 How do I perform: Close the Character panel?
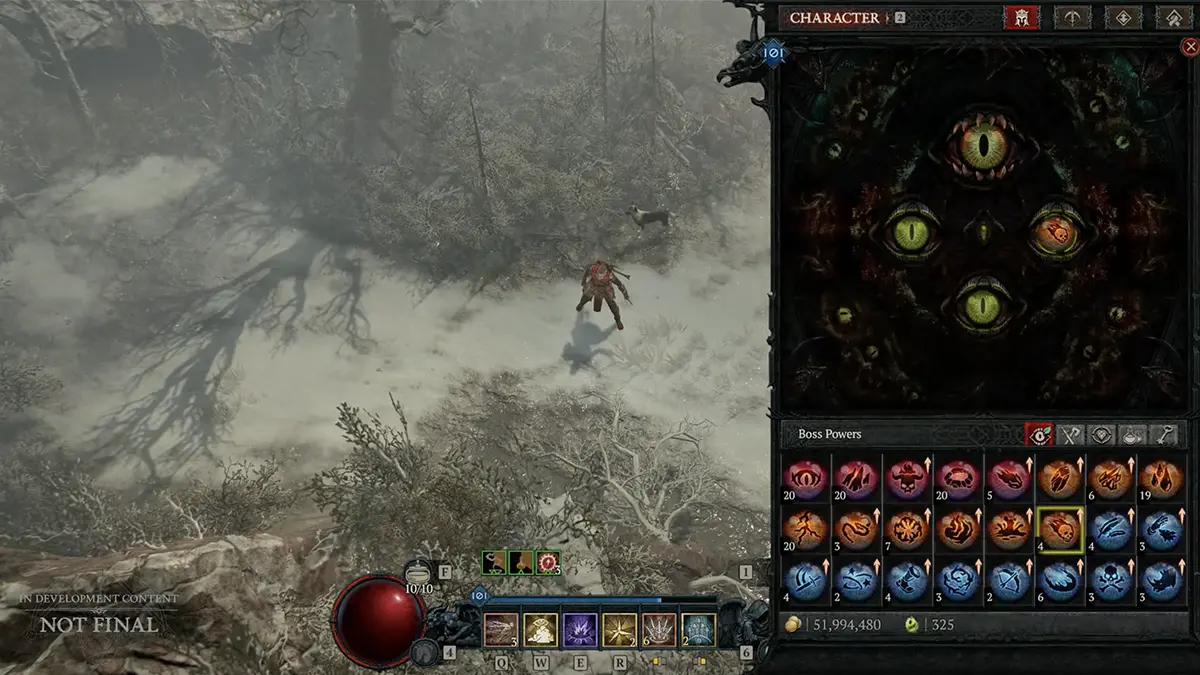1189,45
